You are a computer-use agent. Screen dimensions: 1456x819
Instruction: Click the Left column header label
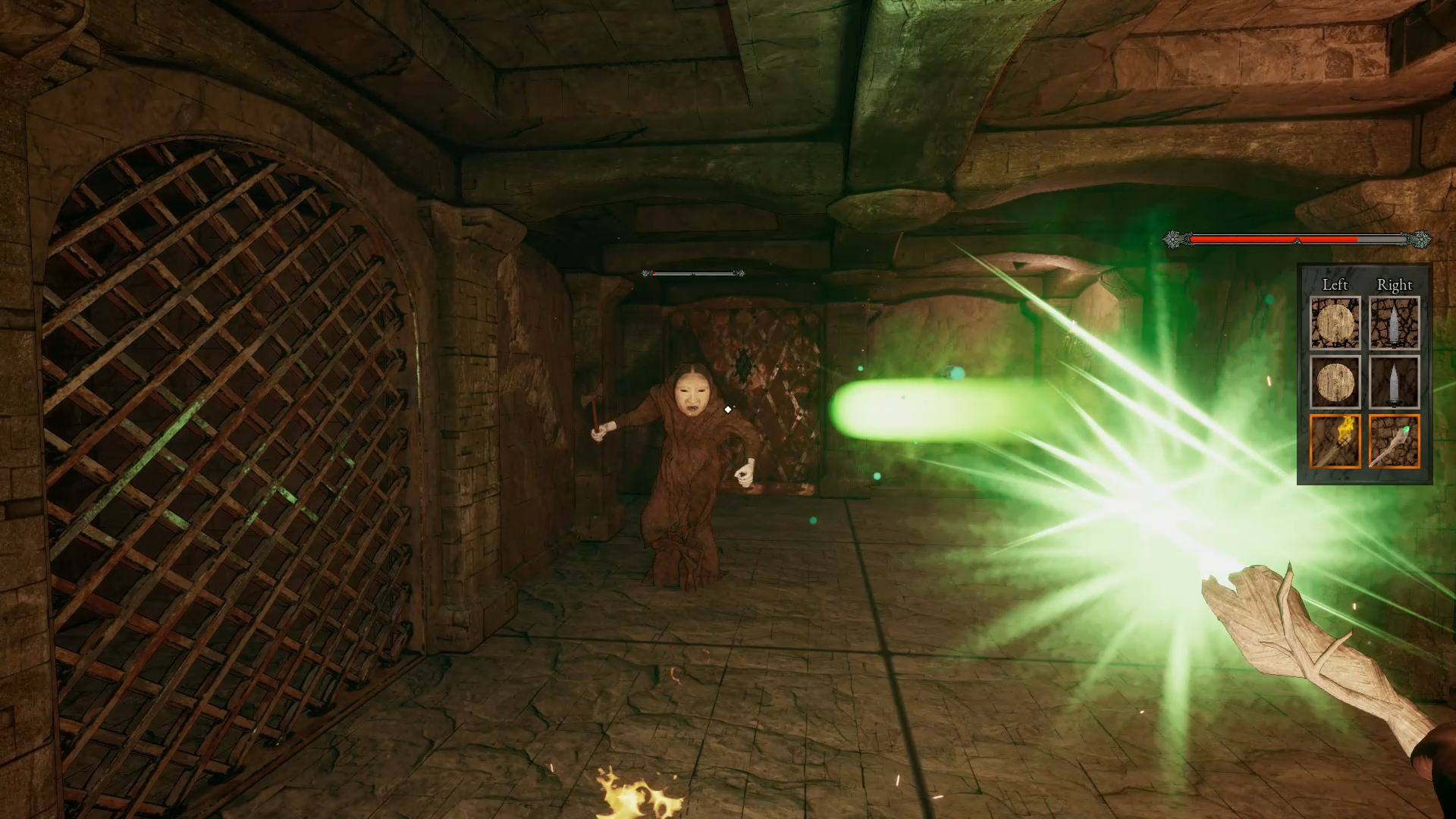[x=1335, y=285]
